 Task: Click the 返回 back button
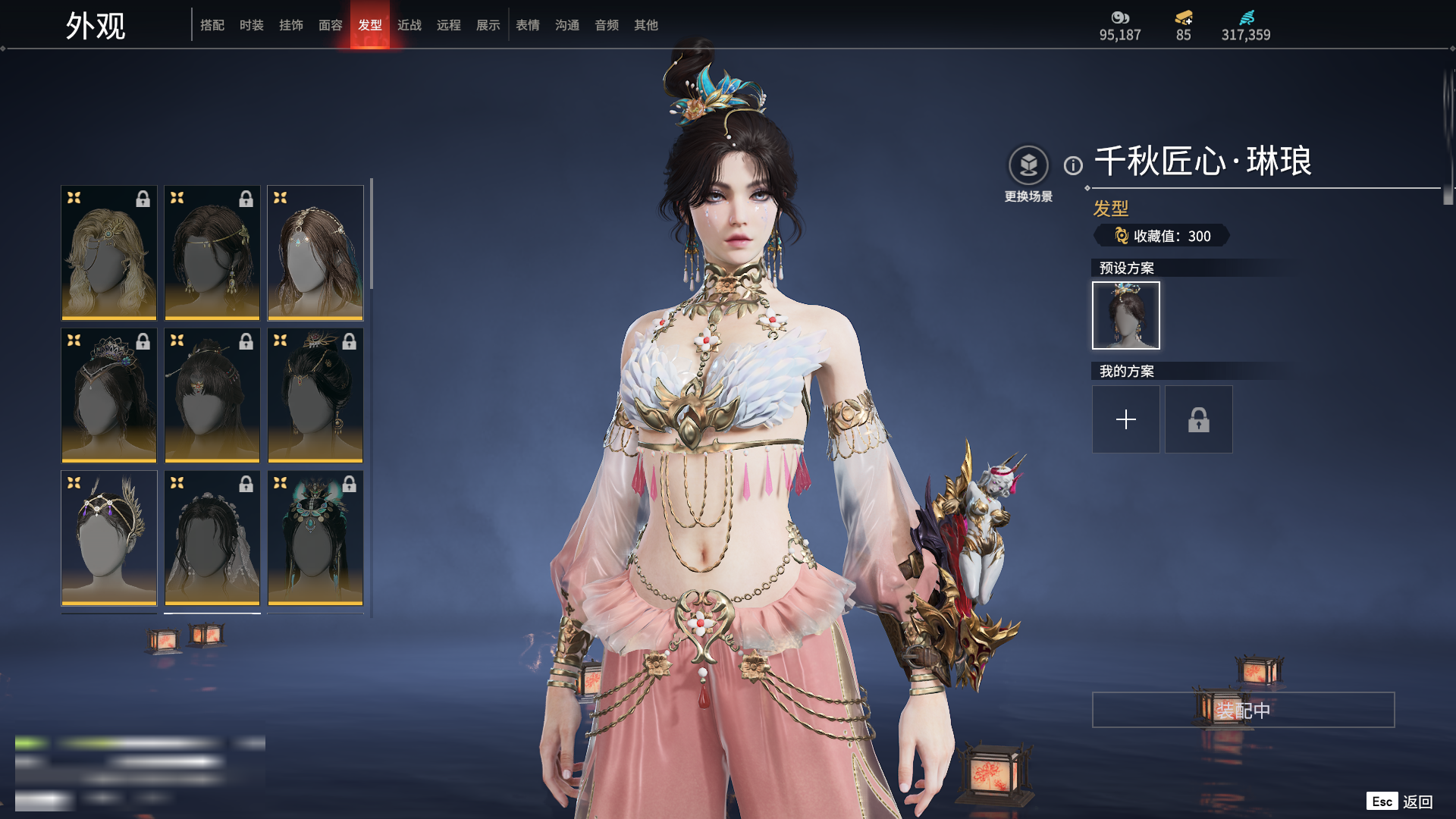[x=1417, y=802]
